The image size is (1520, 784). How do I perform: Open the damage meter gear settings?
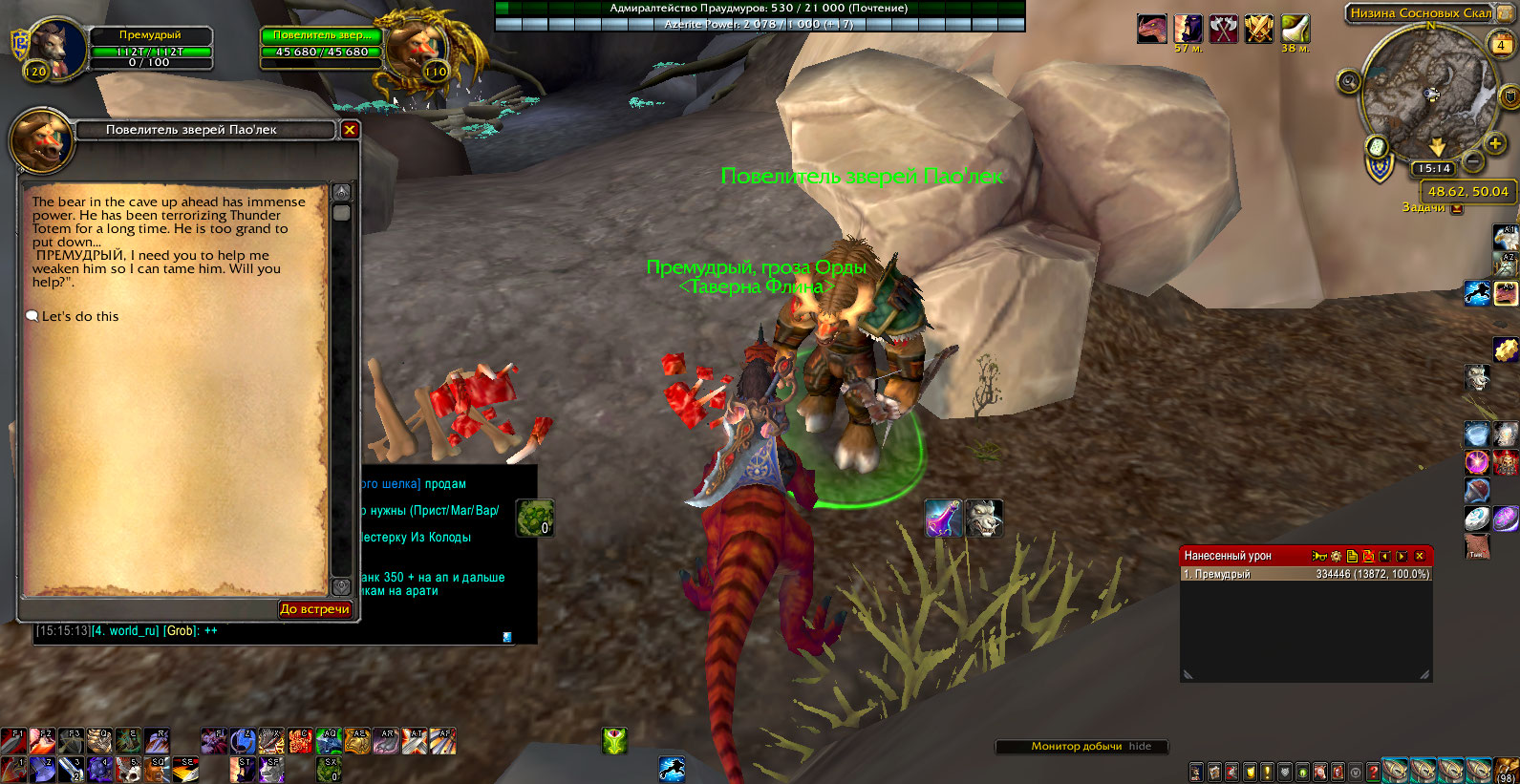(x=1337, y=556)
